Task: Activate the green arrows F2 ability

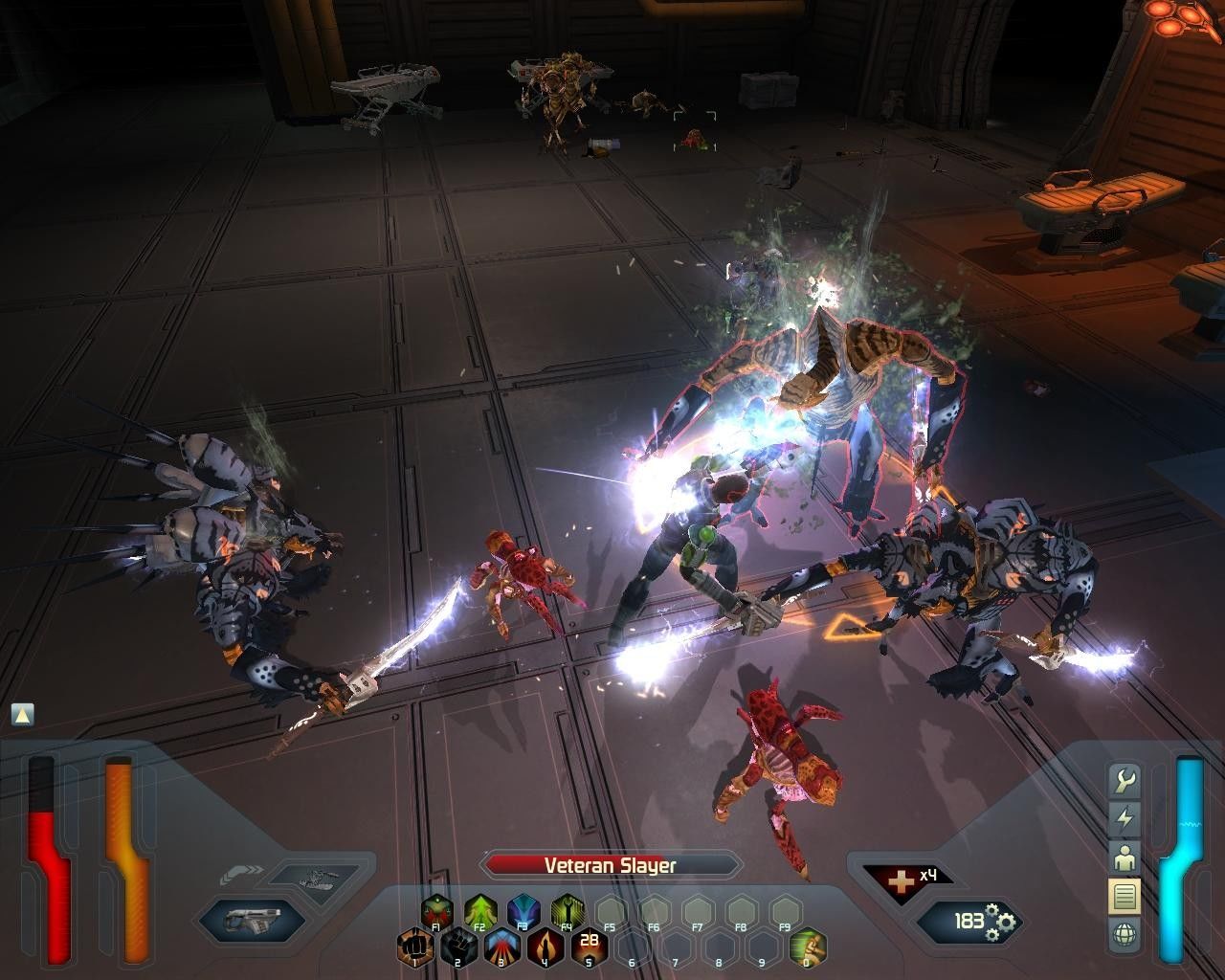Action: 479,911
